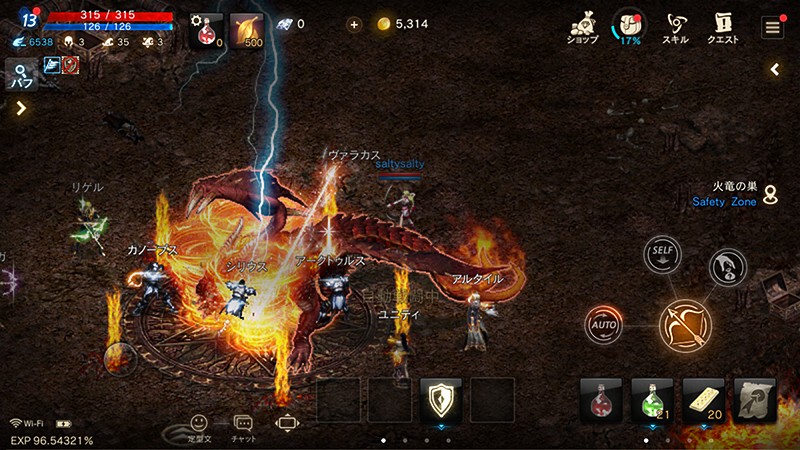Use the yellow bar item with 20
This screenshot has width=800, height=450.
[704, 400]
